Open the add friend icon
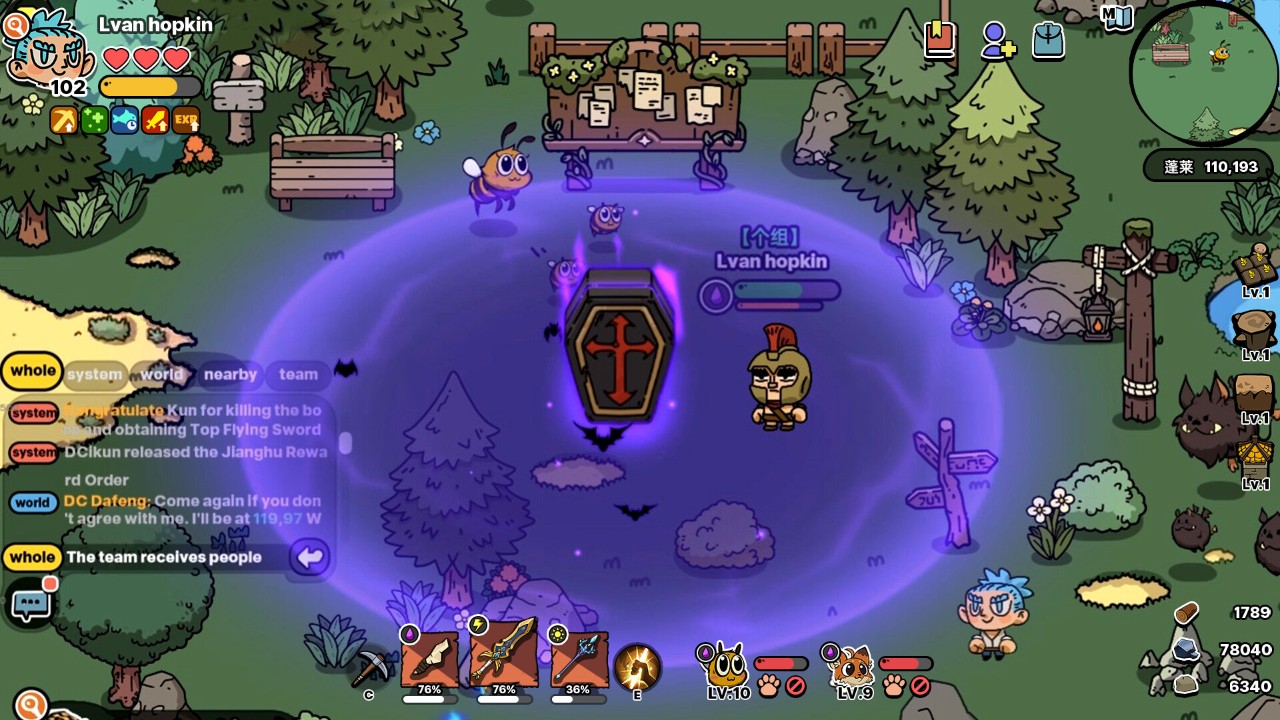The width and height of the screenshot is (1280, 720). 996,41
